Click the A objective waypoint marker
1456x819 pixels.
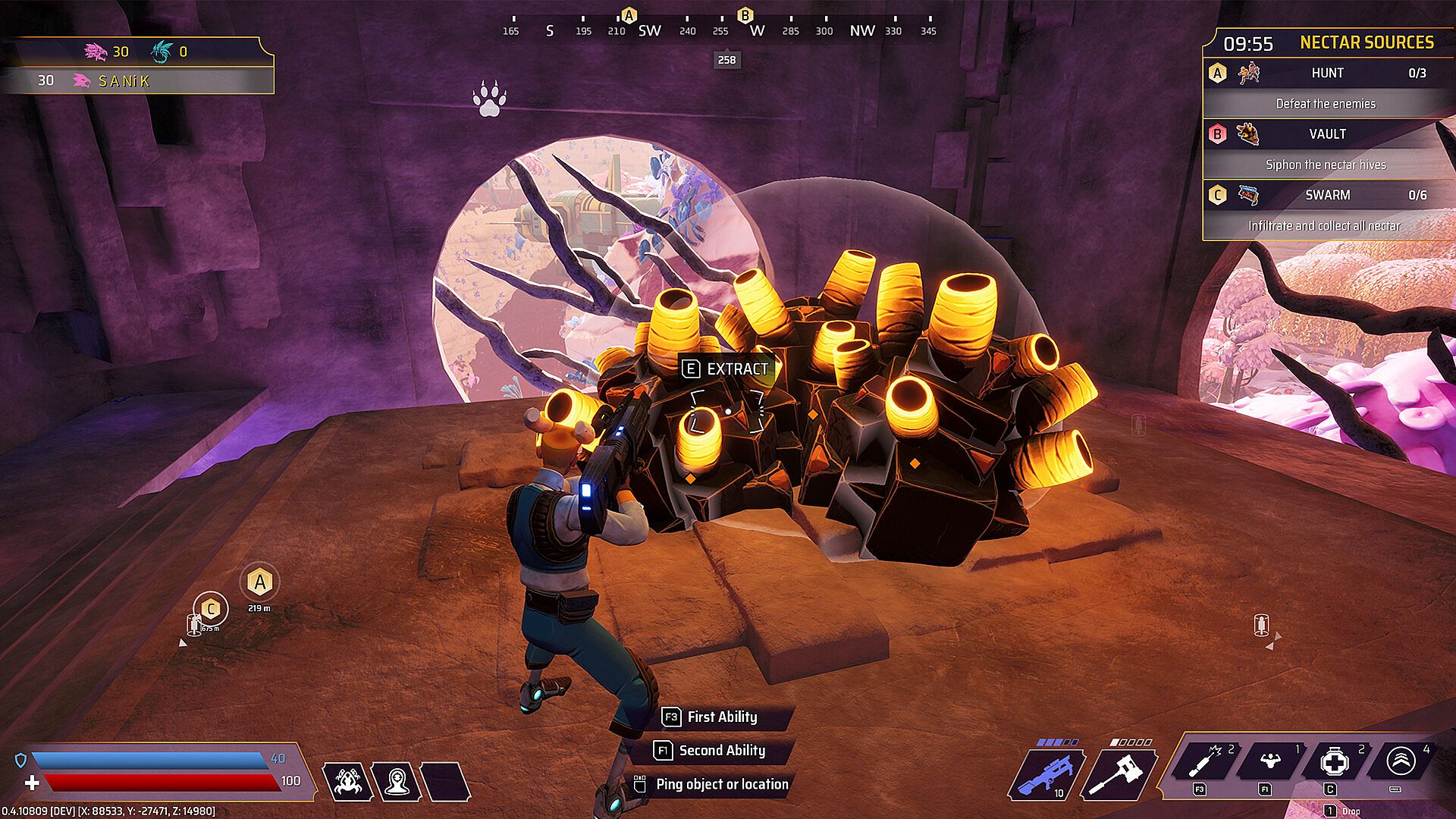click(x=260, y=583)
